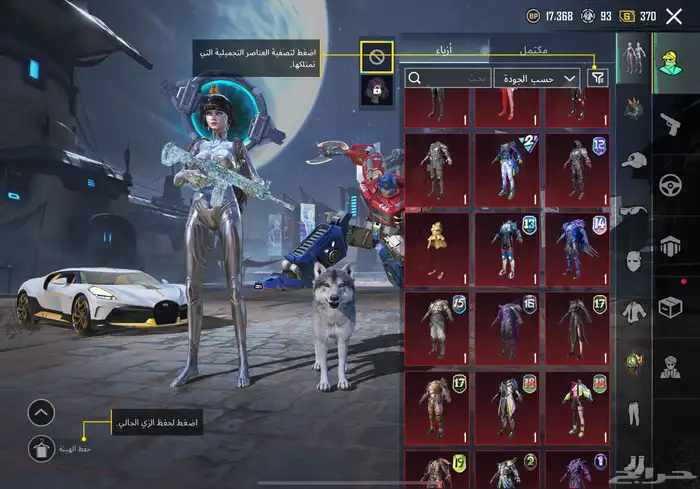Screen dimensions: 700x489
Task: Choose the outfit with the number 16 badge
Action: click(507, 327)
